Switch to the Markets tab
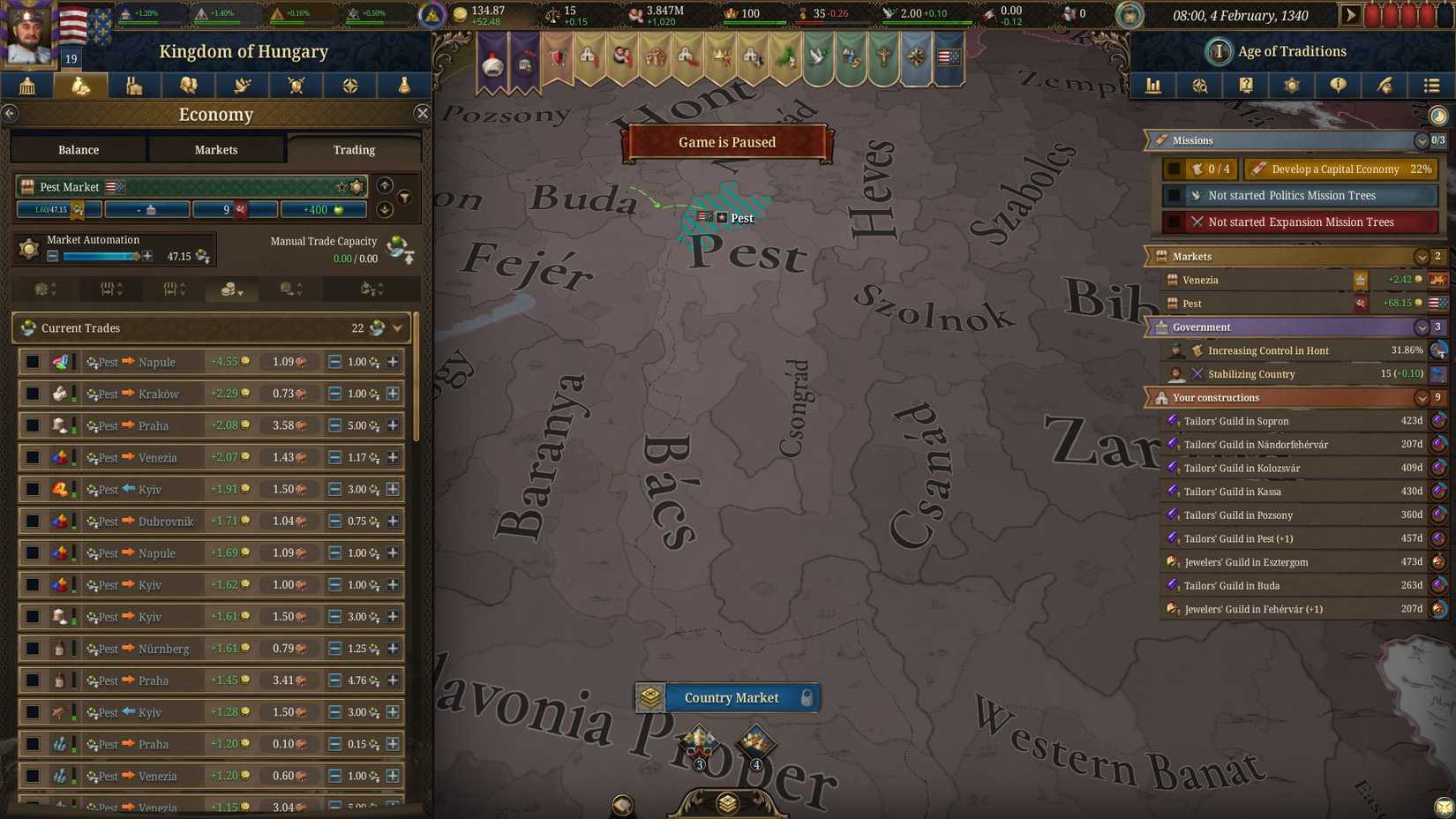 click(x=216, y=149)
